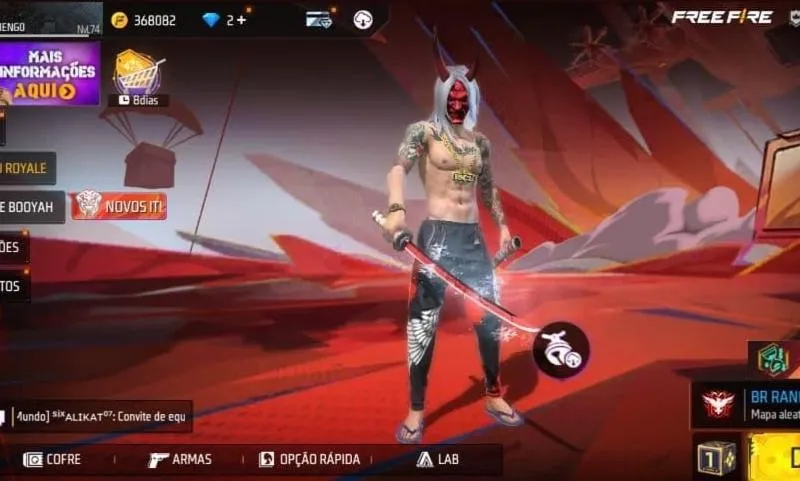The width and height of the screenshot is (800, 481).
Task: Open the cloud download center icon
Action: 362,19
